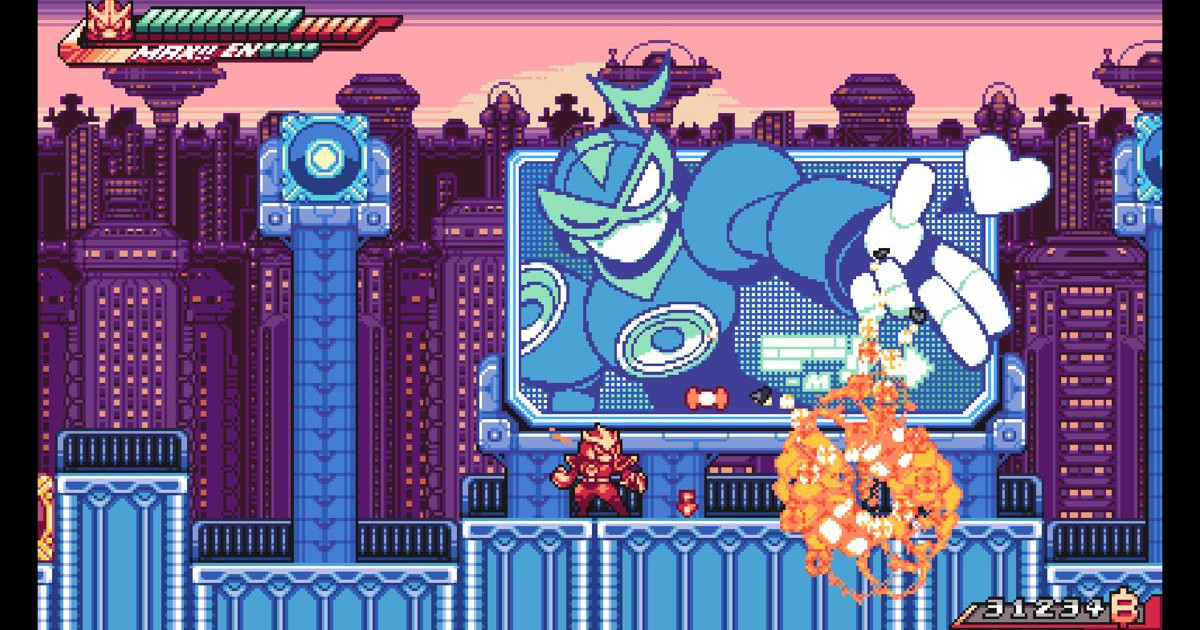
Task: Click the red hero portrait icon
Action: point(101,21)
